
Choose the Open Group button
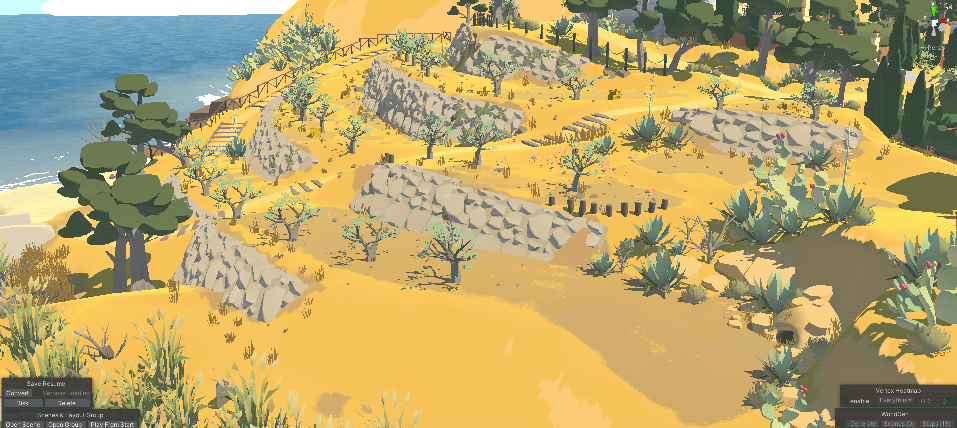(65, 423)
